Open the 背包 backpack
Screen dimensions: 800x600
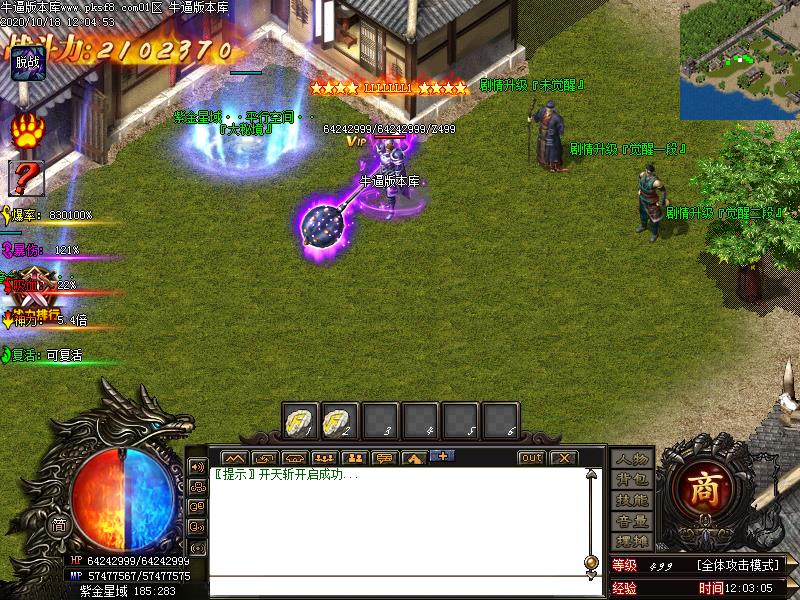(632, 479)
